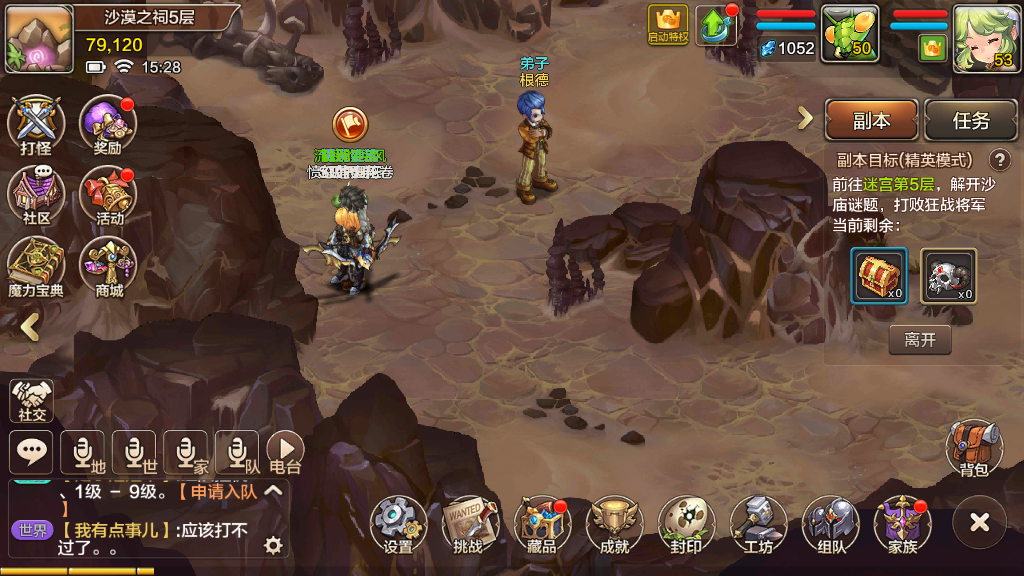The image size is (1024, 576).
Task: Open the 商城 shop
Action: pyautogui.click(x=107, y=266)
